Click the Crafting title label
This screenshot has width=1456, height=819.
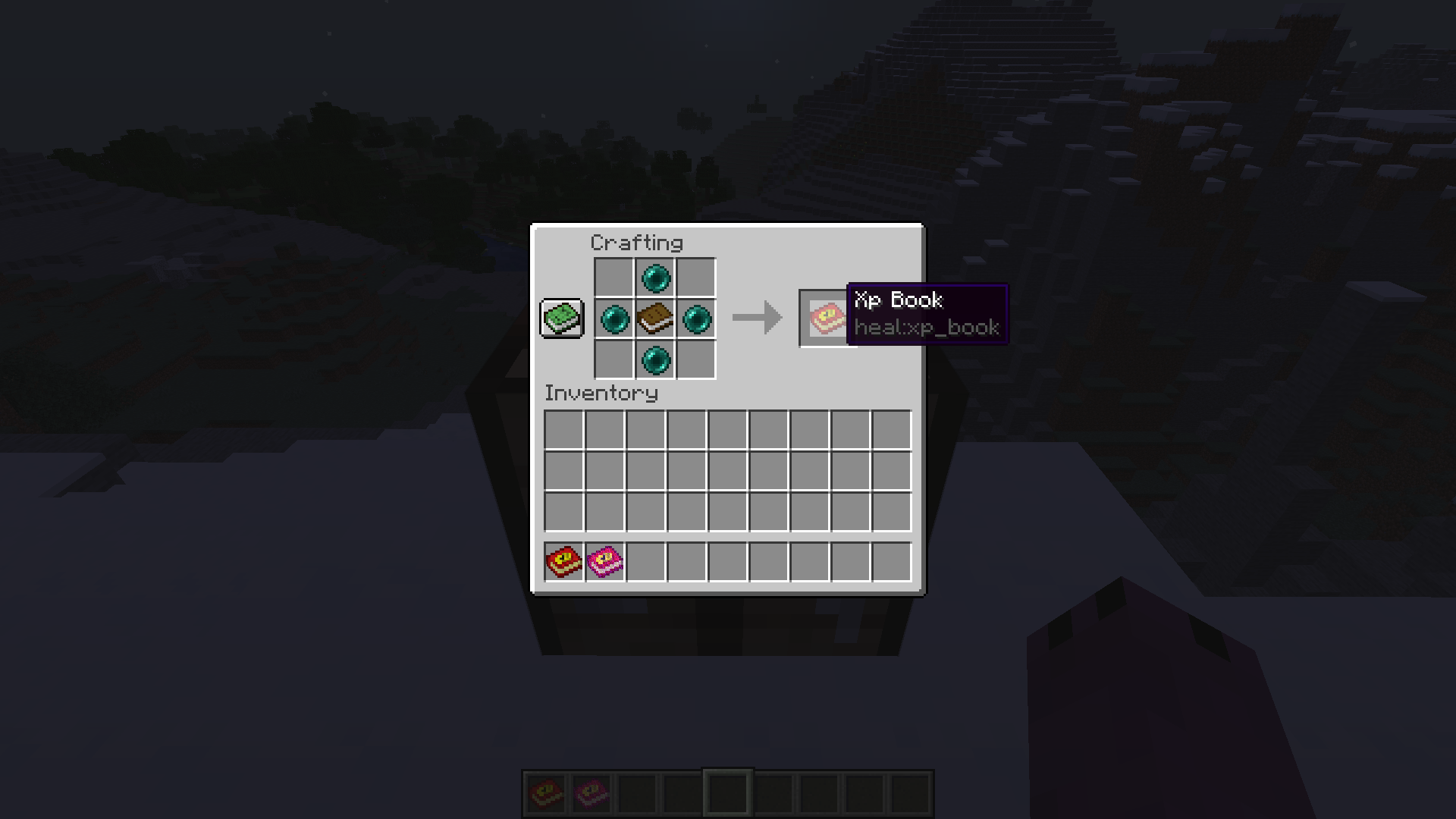tap(636, 243)
